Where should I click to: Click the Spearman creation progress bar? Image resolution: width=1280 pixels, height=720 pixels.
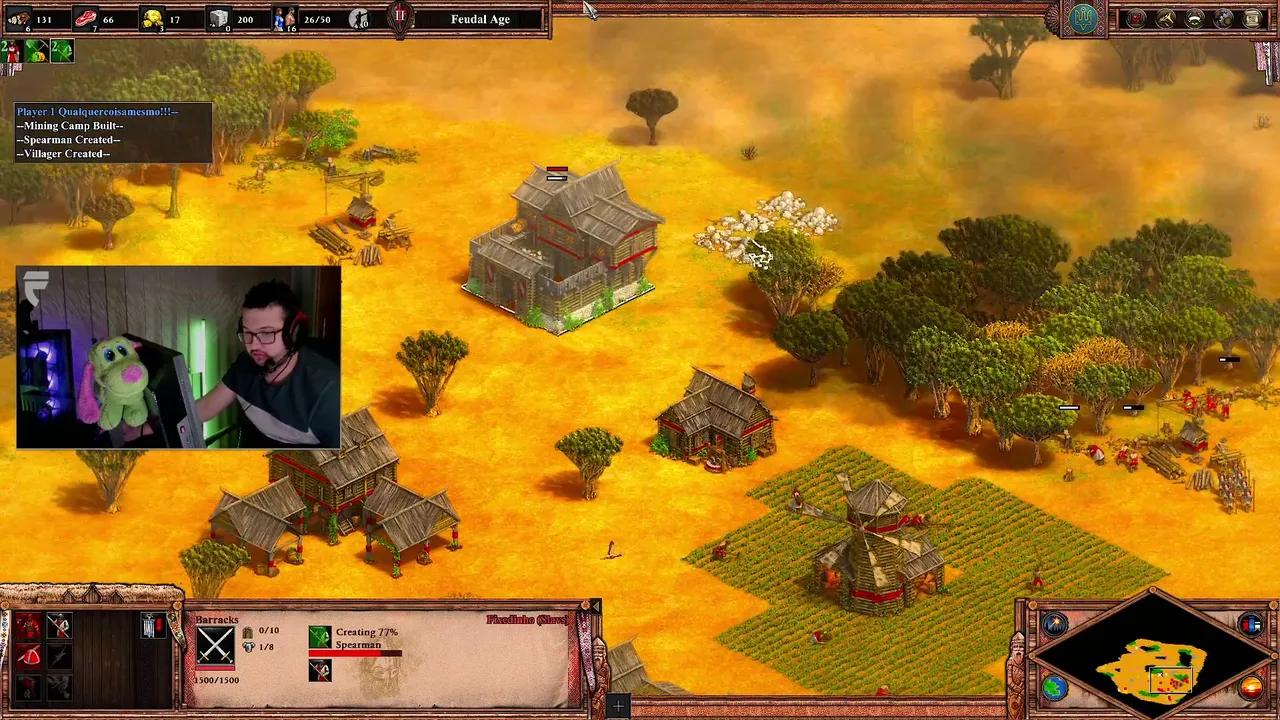coord(355,653)
